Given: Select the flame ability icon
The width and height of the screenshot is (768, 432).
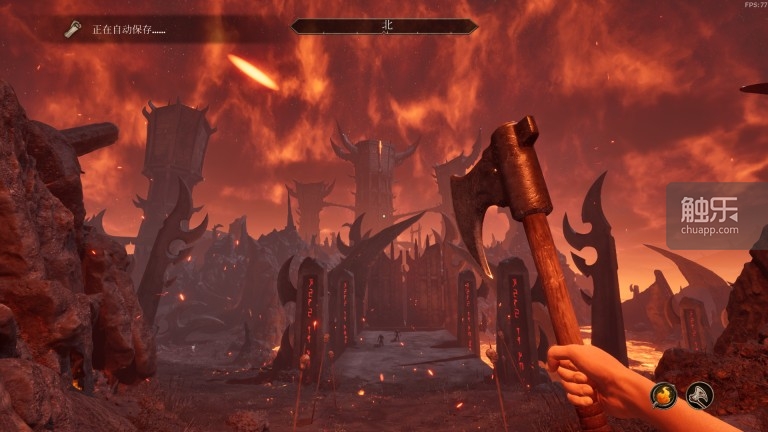Looking at the screenshot, I should click(664, 395).
